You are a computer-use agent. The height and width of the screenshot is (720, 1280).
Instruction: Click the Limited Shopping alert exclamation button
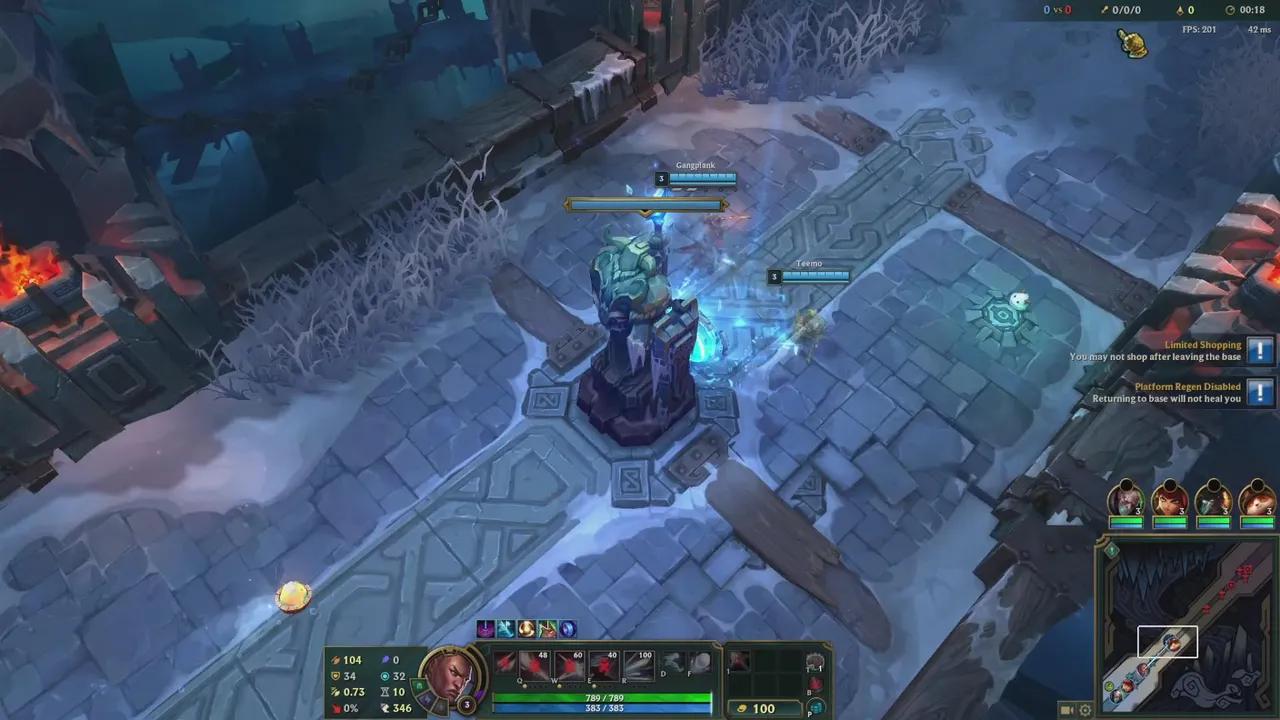1259,351
